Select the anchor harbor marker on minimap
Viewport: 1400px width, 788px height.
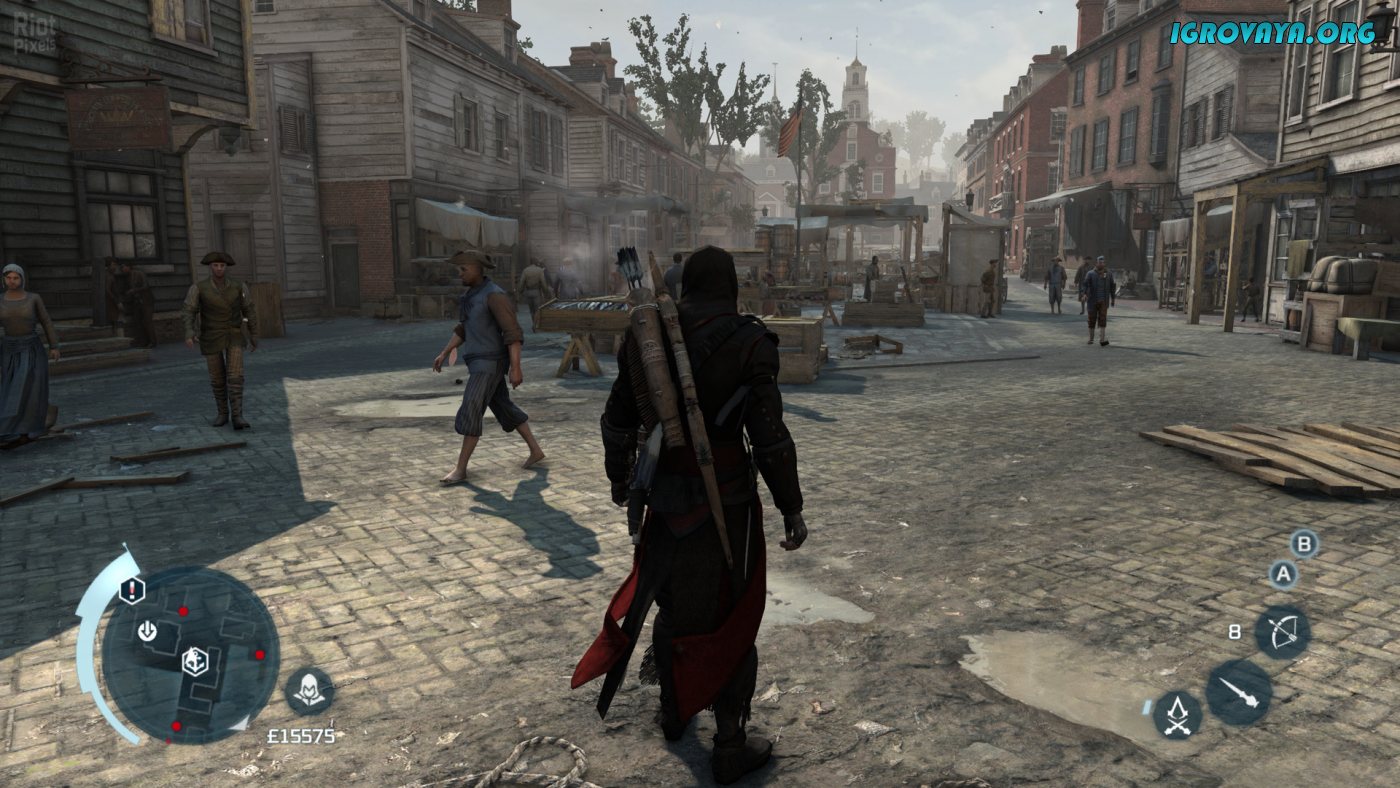pyautogui.click(x=194, y=660)
